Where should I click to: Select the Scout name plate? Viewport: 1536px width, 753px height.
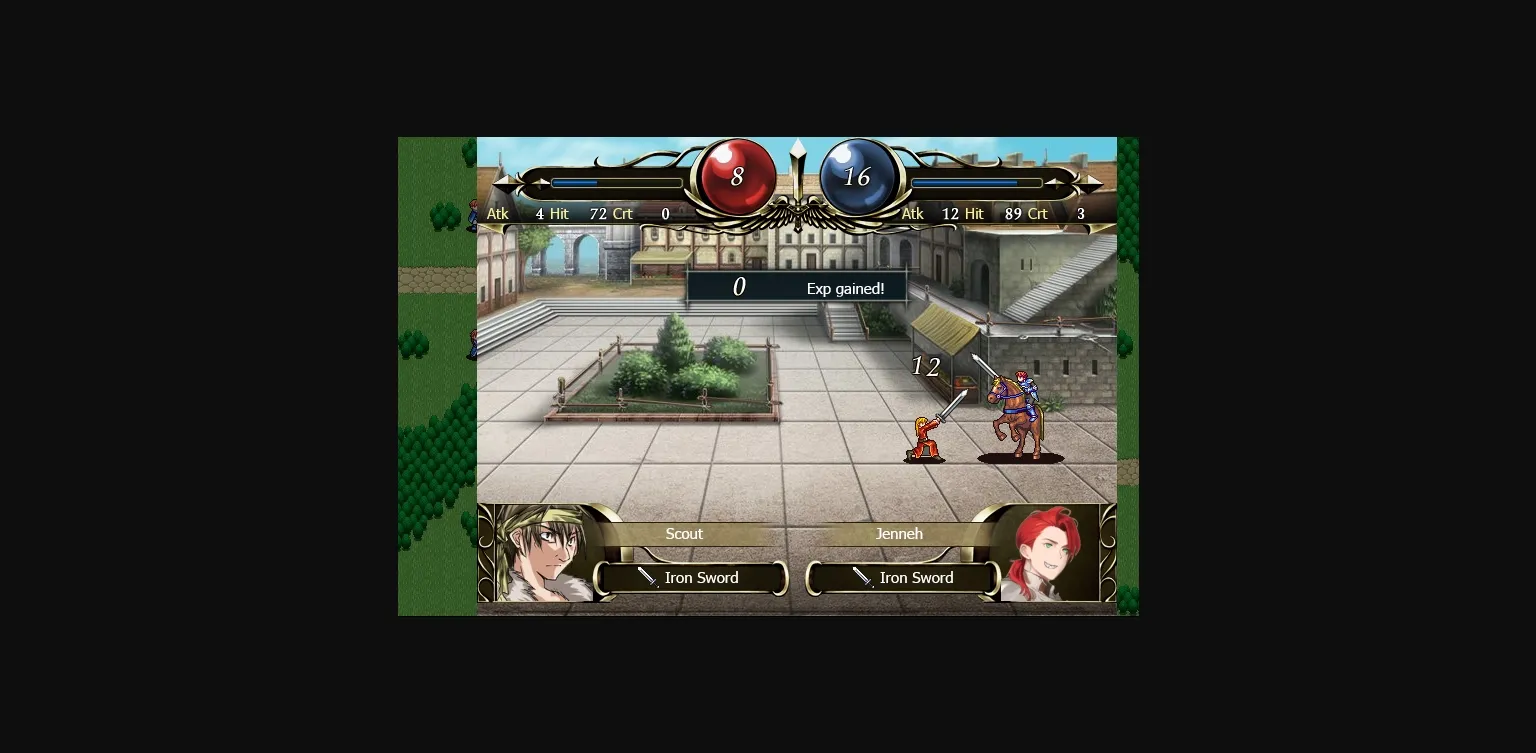point(684,534)
